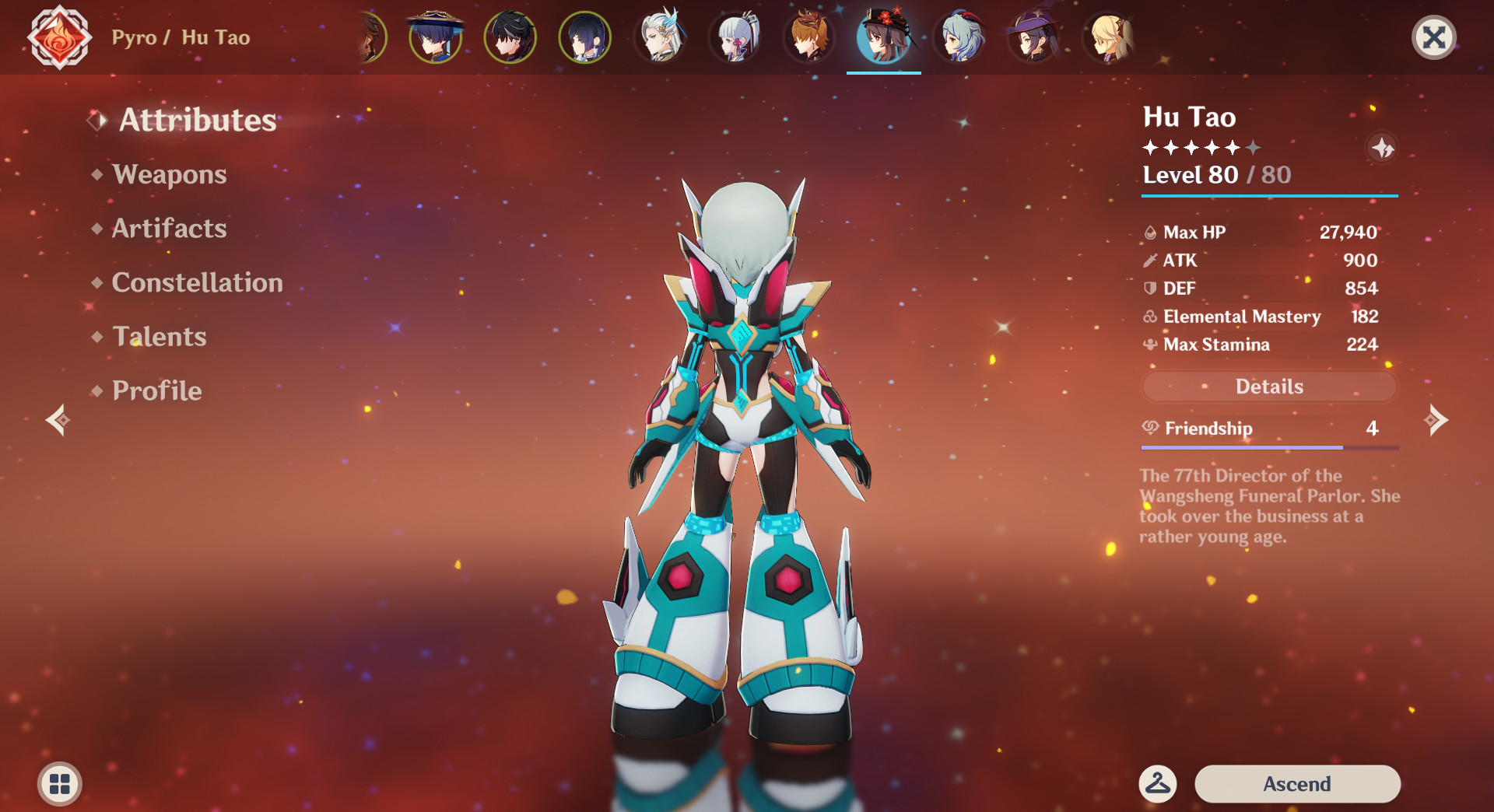Click the party setup icon bottom-left corner
This screenshot has width=1494, height=812.
[58, 784]
